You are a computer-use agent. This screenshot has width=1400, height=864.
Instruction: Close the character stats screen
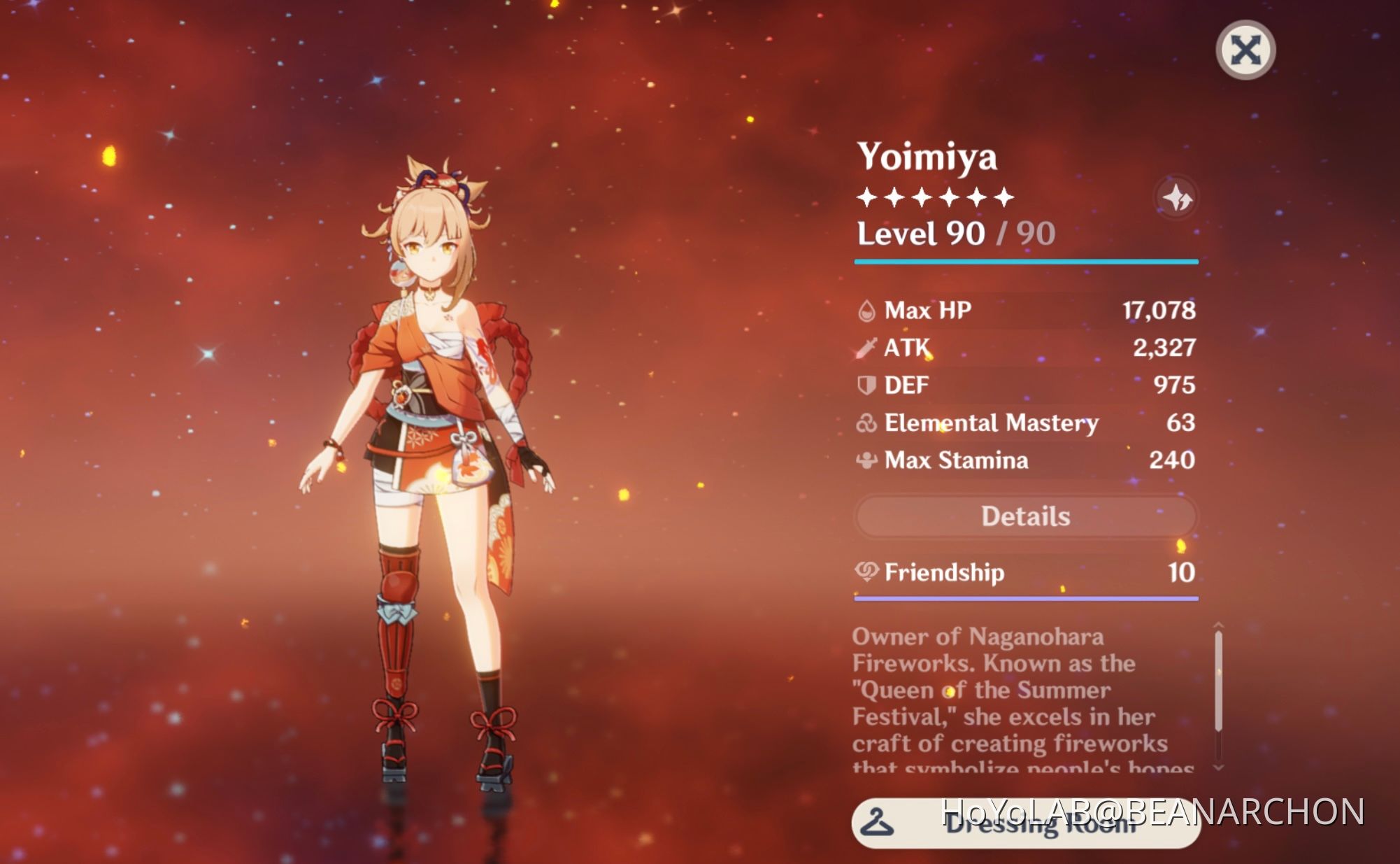[x=1248, y=49]
